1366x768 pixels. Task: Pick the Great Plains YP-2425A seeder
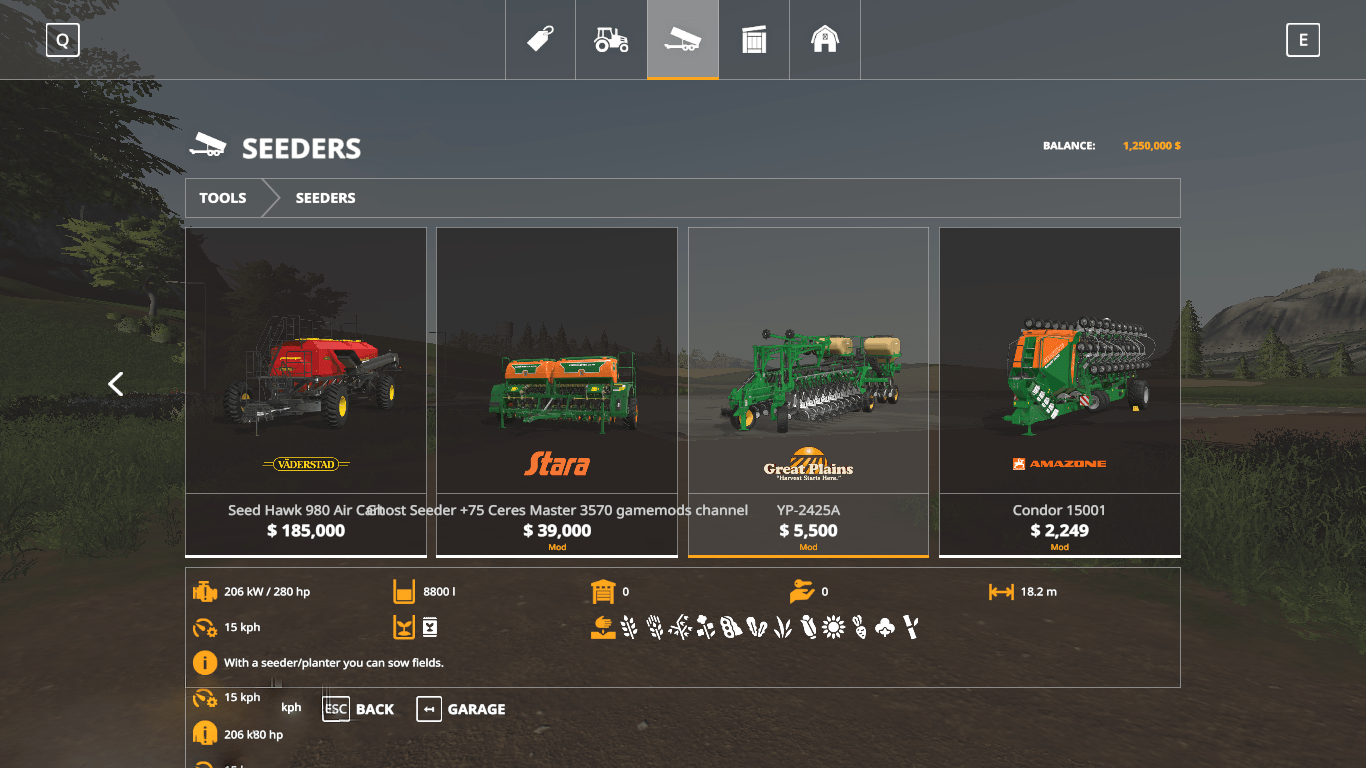point(808,391)
